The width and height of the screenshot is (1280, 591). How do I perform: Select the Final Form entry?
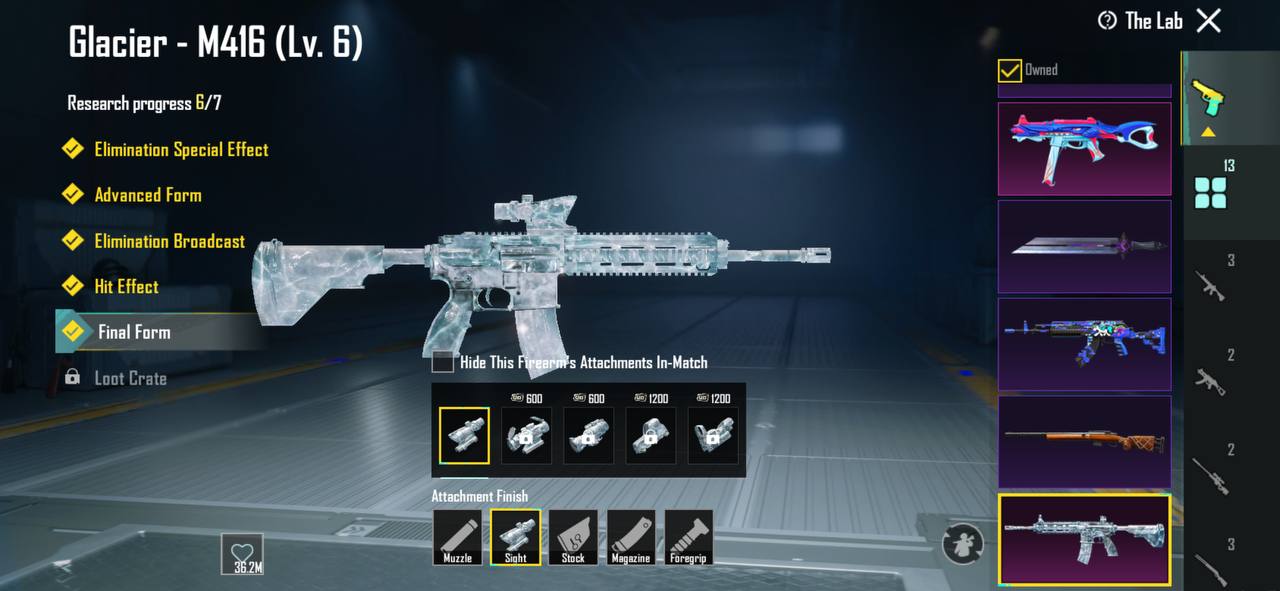[x=134, y=332]
